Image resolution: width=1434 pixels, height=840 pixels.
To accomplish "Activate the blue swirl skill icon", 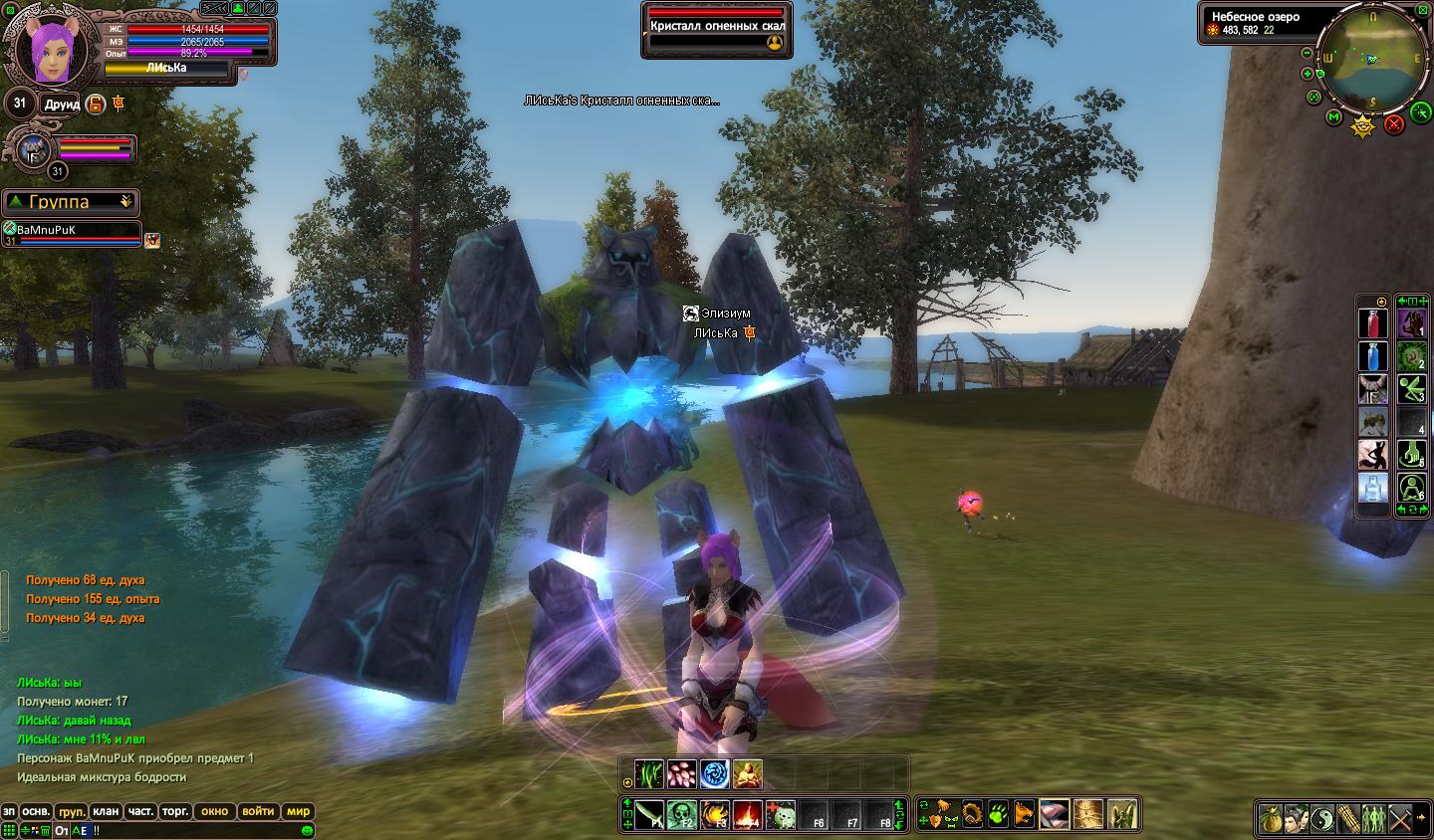I will (x=715, y=773).
